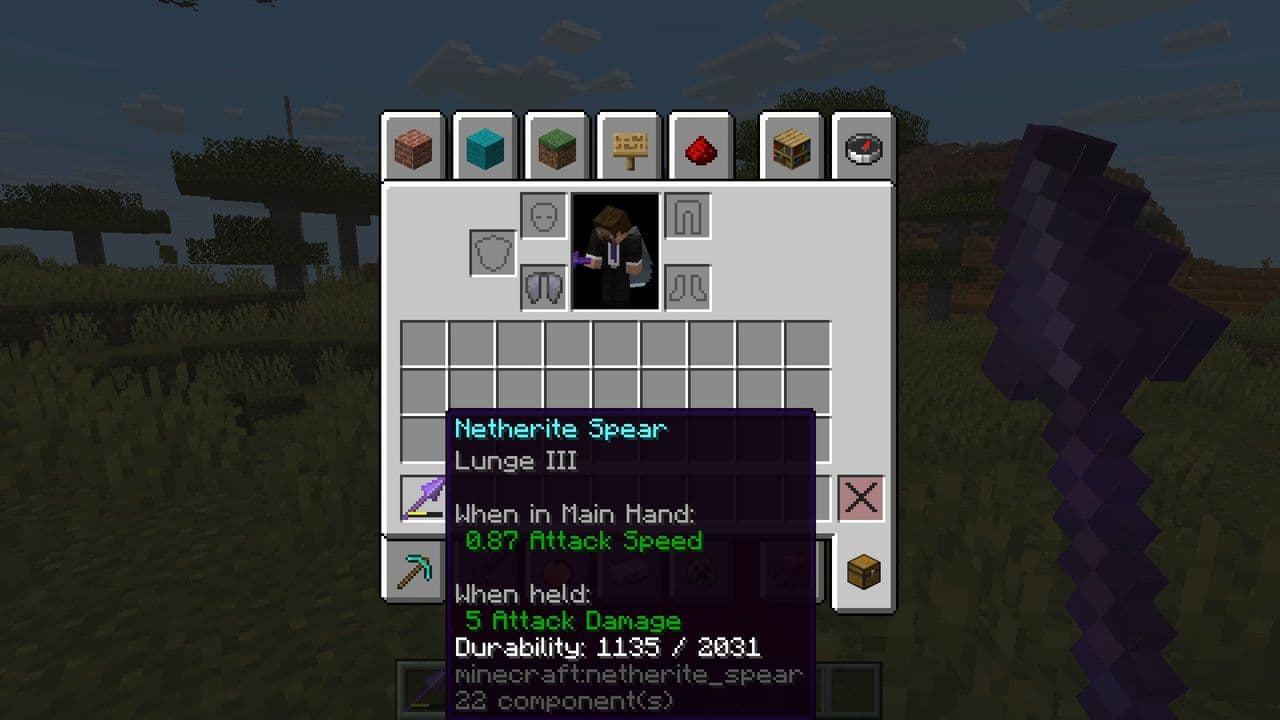Open the bookshelf Ingredients tab

coord(791,150)
